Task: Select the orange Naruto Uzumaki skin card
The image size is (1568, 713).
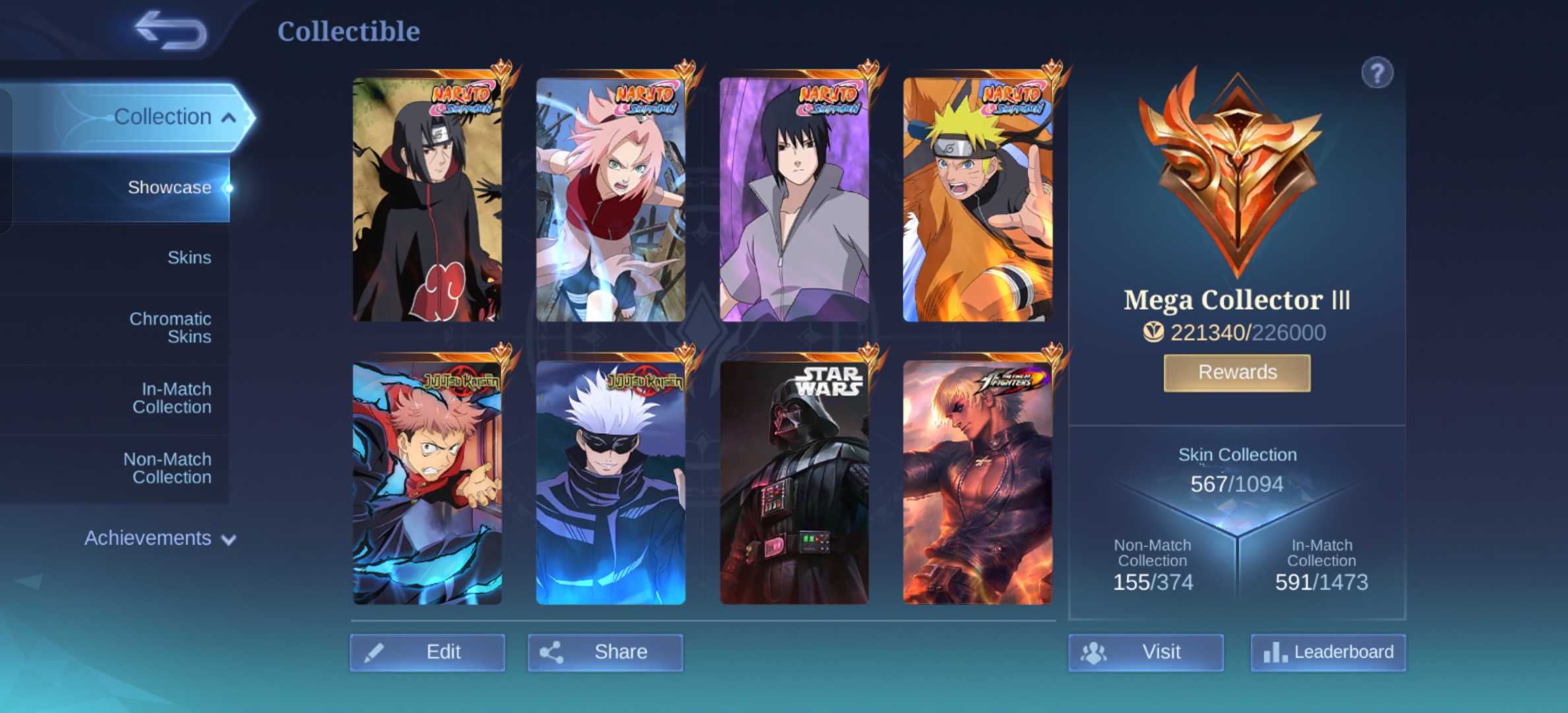Action: point(977,199)
